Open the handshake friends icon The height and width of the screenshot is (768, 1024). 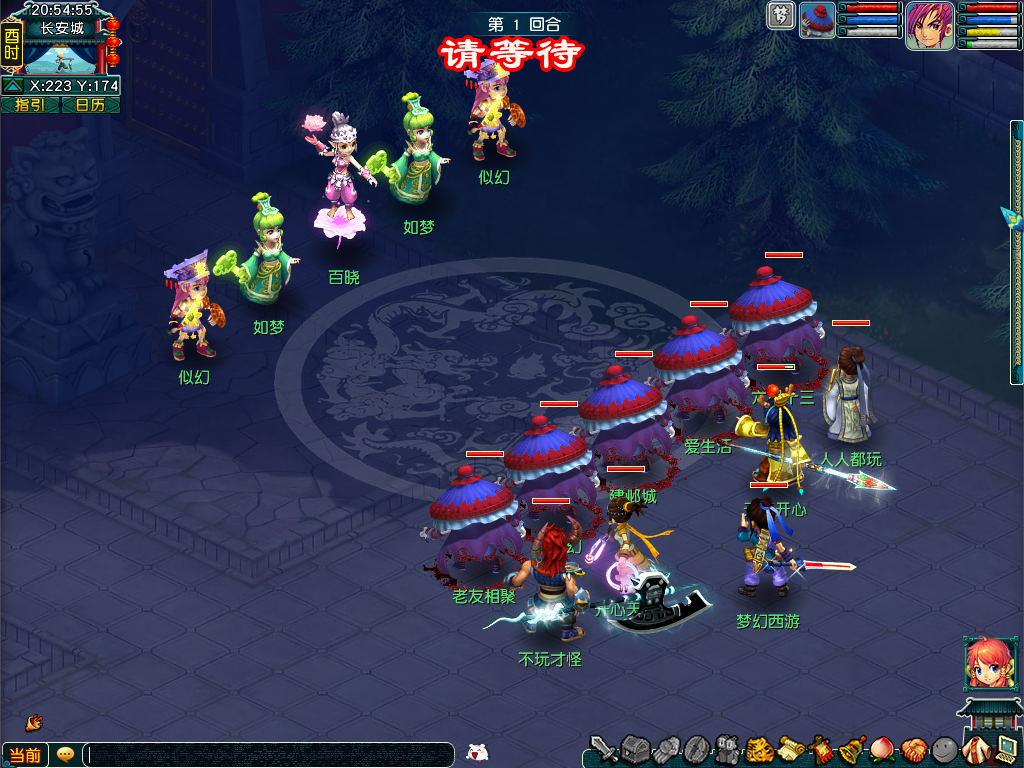tap(914, 748)
